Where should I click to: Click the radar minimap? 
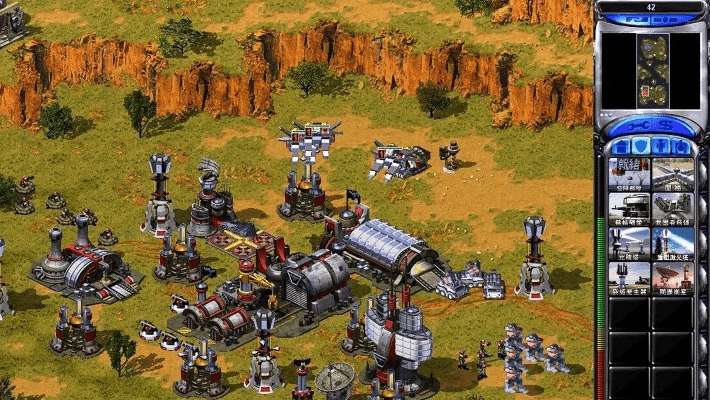click(x=653, y=70)
